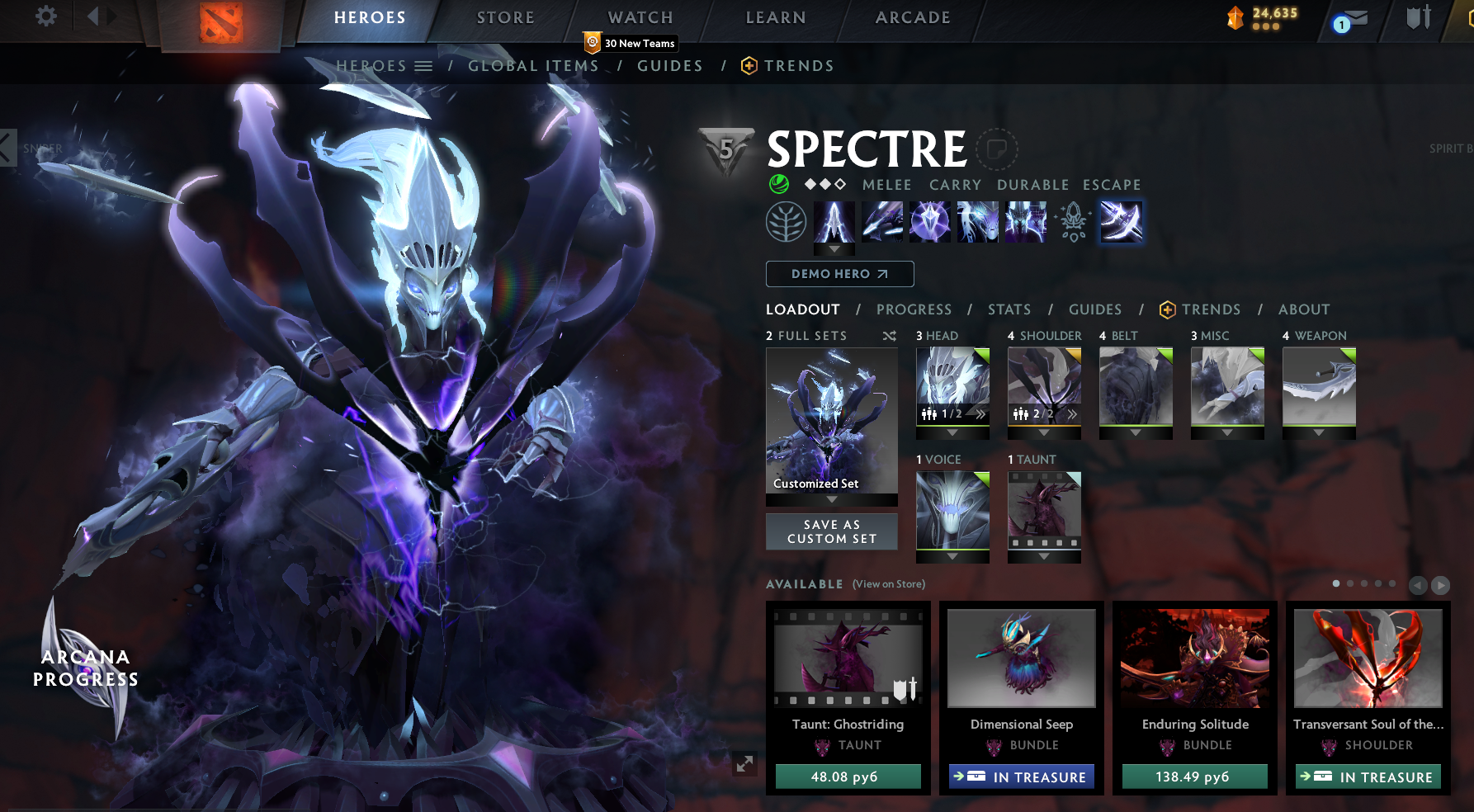Open Spectre's talent tree icon
The height and width of the screenshot is (812, 1474).
[x=786, y=222]
